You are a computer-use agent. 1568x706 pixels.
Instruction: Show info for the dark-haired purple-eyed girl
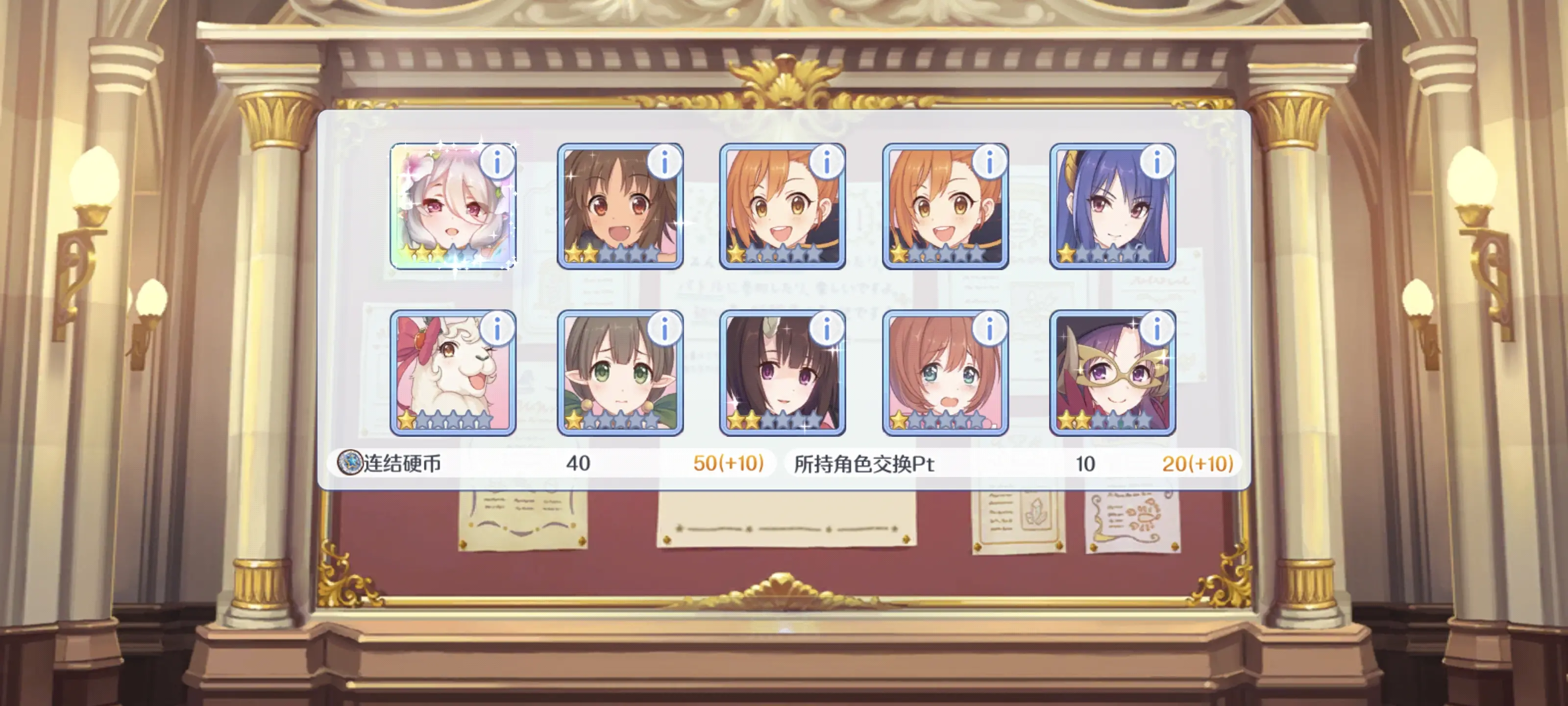coord(827,329)
